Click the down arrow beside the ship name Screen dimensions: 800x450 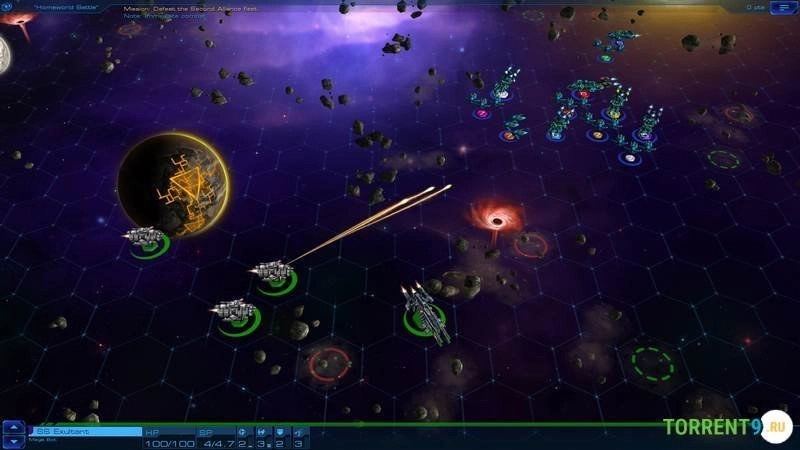point(14,440)
